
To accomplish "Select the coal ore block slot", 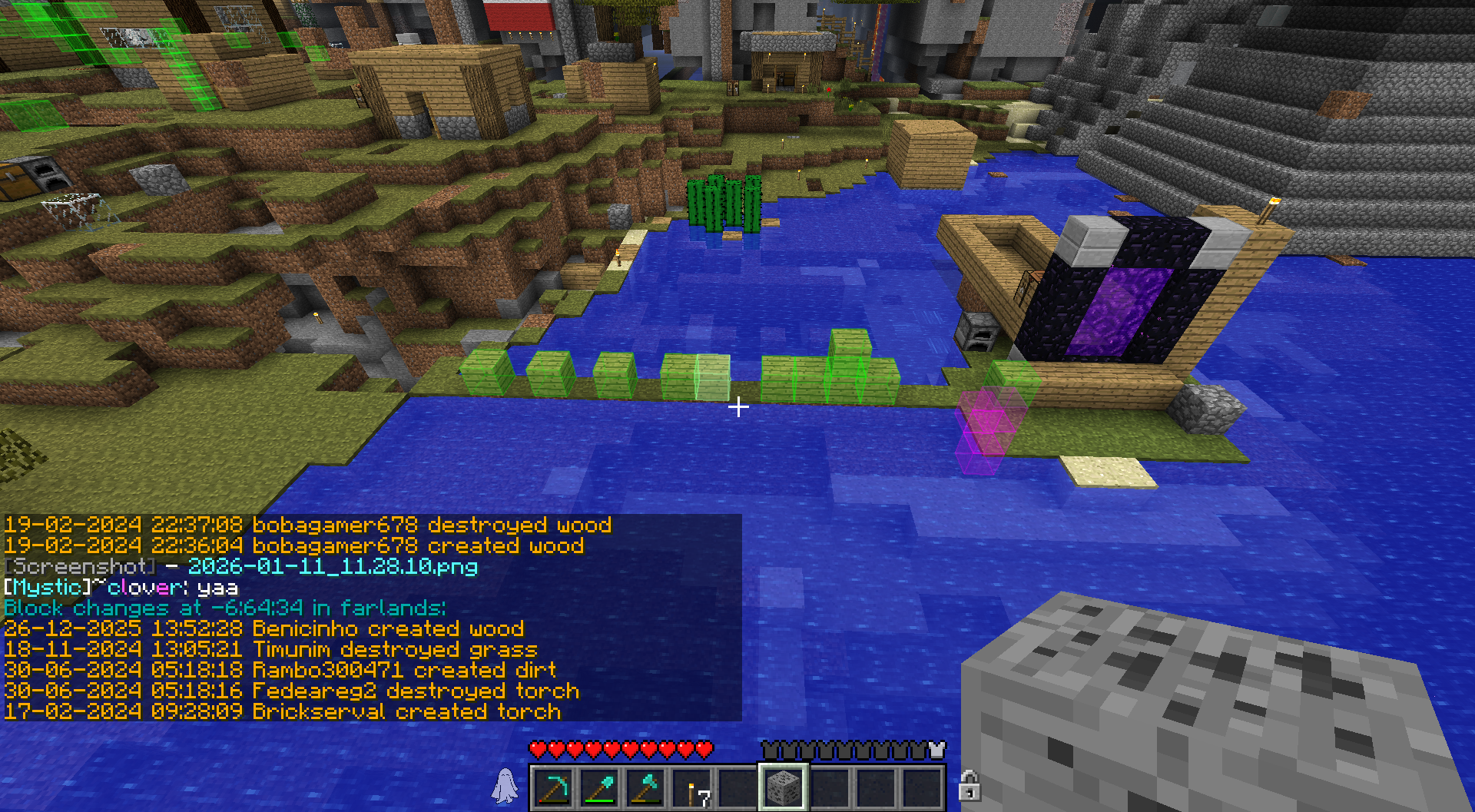I will pos(783,788).
